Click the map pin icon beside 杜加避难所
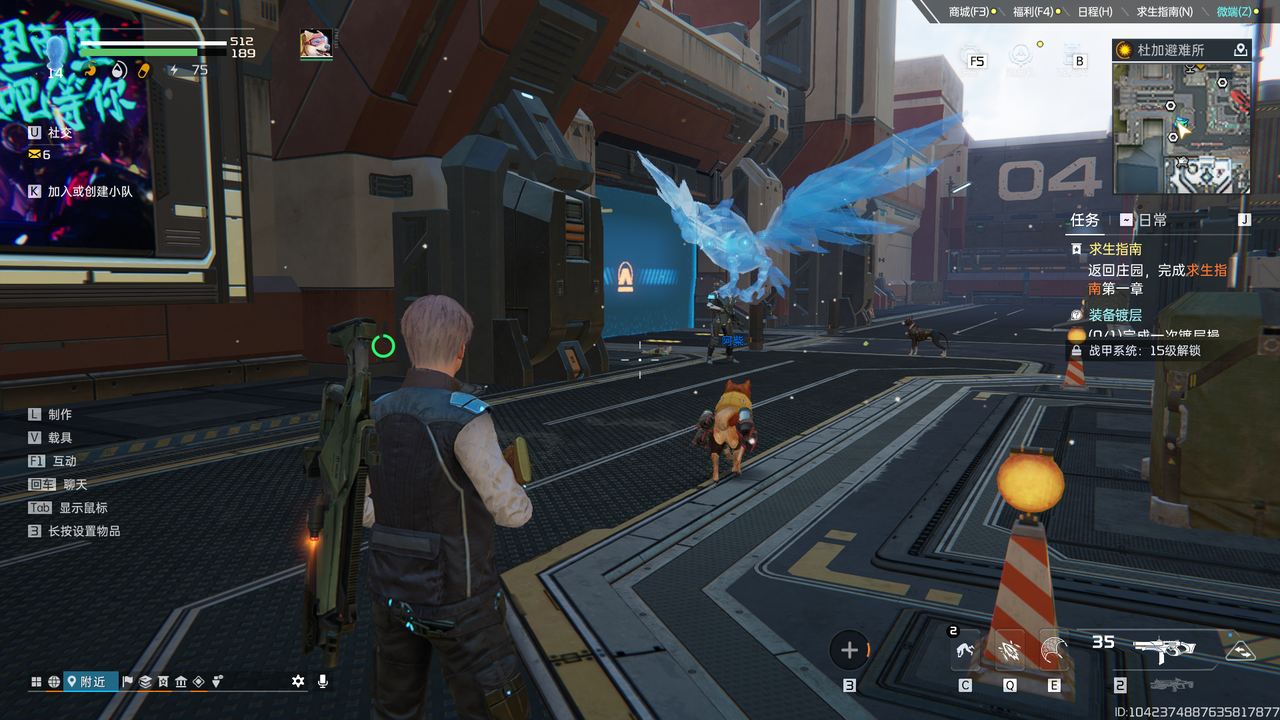1280x720 pixels. [1240, 50]
